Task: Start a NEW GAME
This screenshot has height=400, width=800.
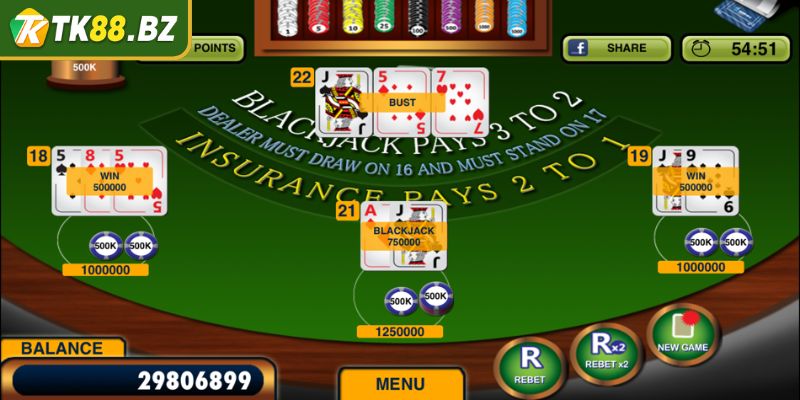Action: pos(682,333)
